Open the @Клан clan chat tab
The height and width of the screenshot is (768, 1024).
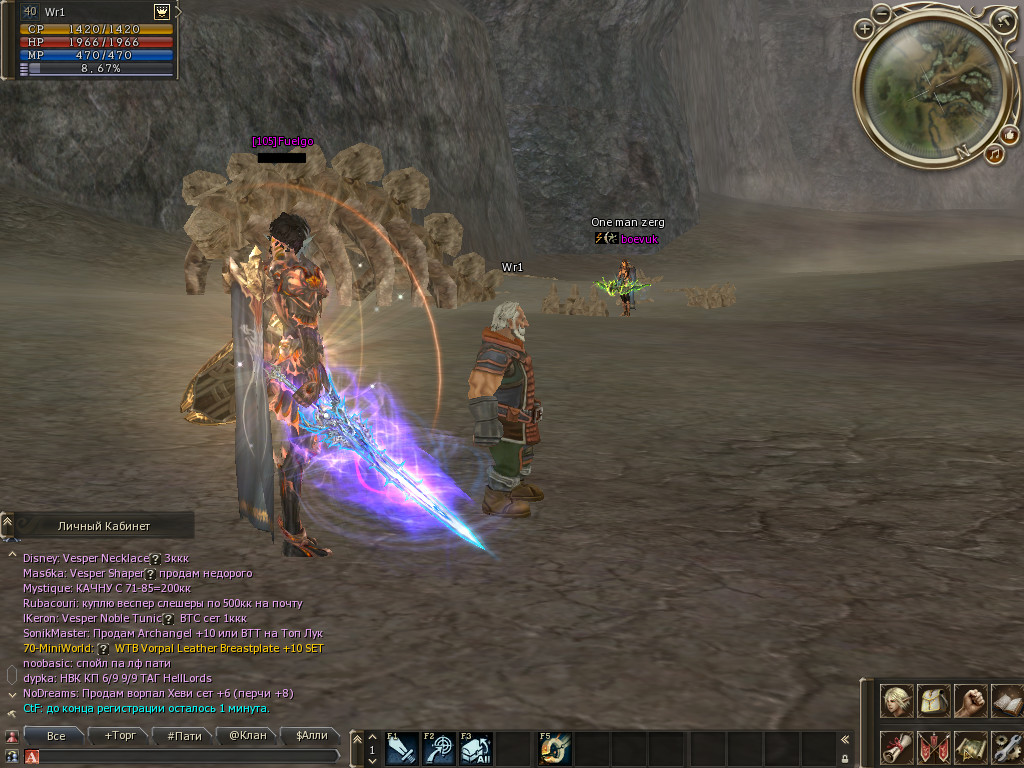pos(248,736)
